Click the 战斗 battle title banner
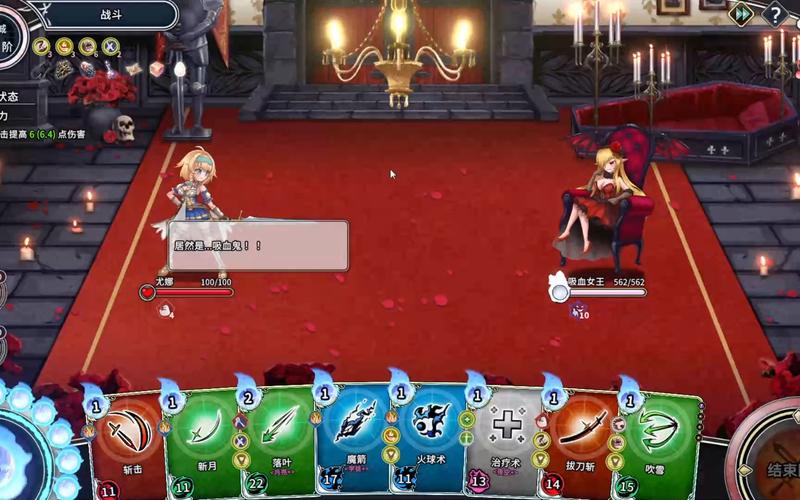The width and height of the screenshot is (800, 500). click(110, 15)
